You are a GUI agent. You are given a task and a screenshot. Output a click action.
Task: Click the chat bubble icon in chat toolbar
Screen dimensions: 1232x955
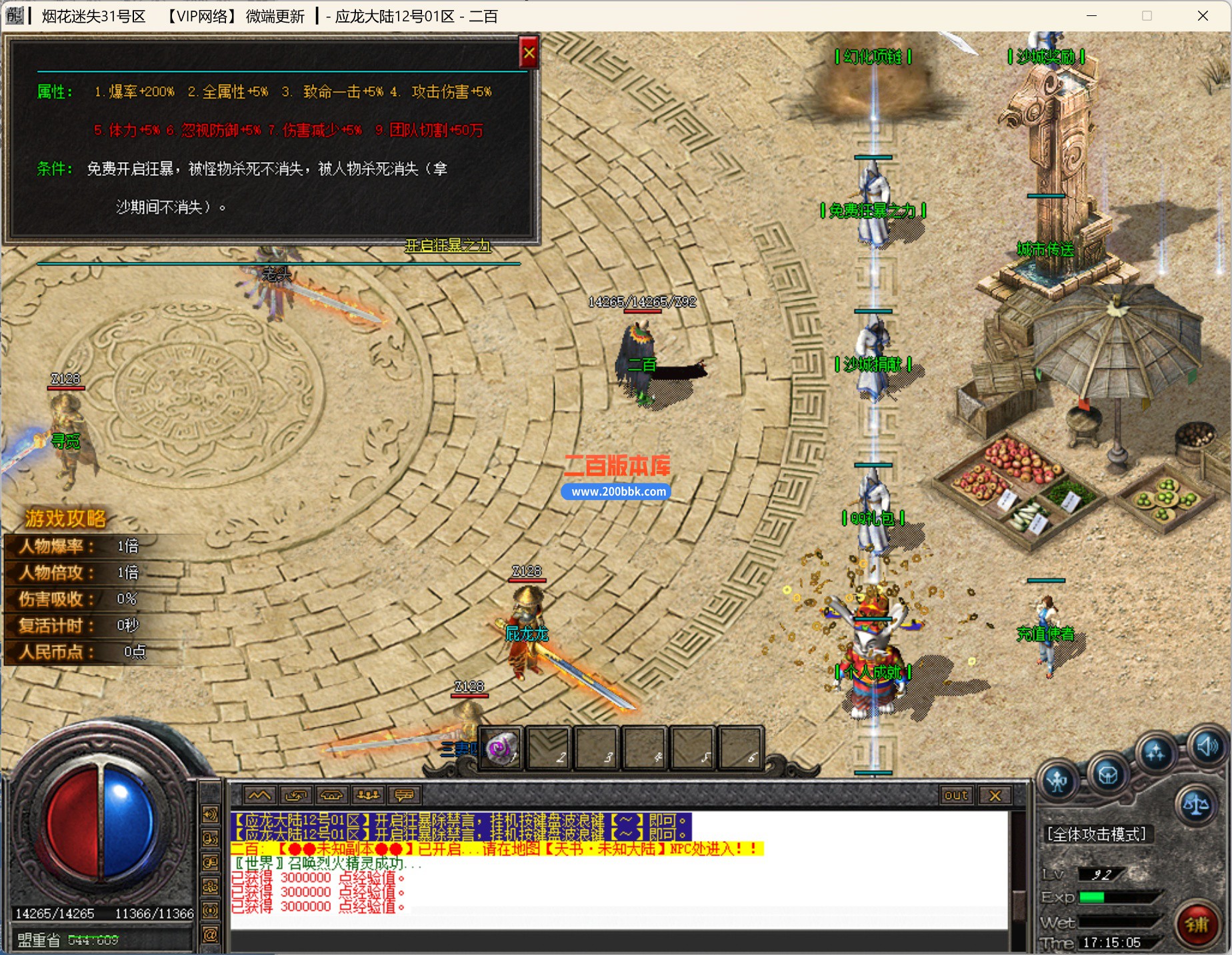point(405,795)
